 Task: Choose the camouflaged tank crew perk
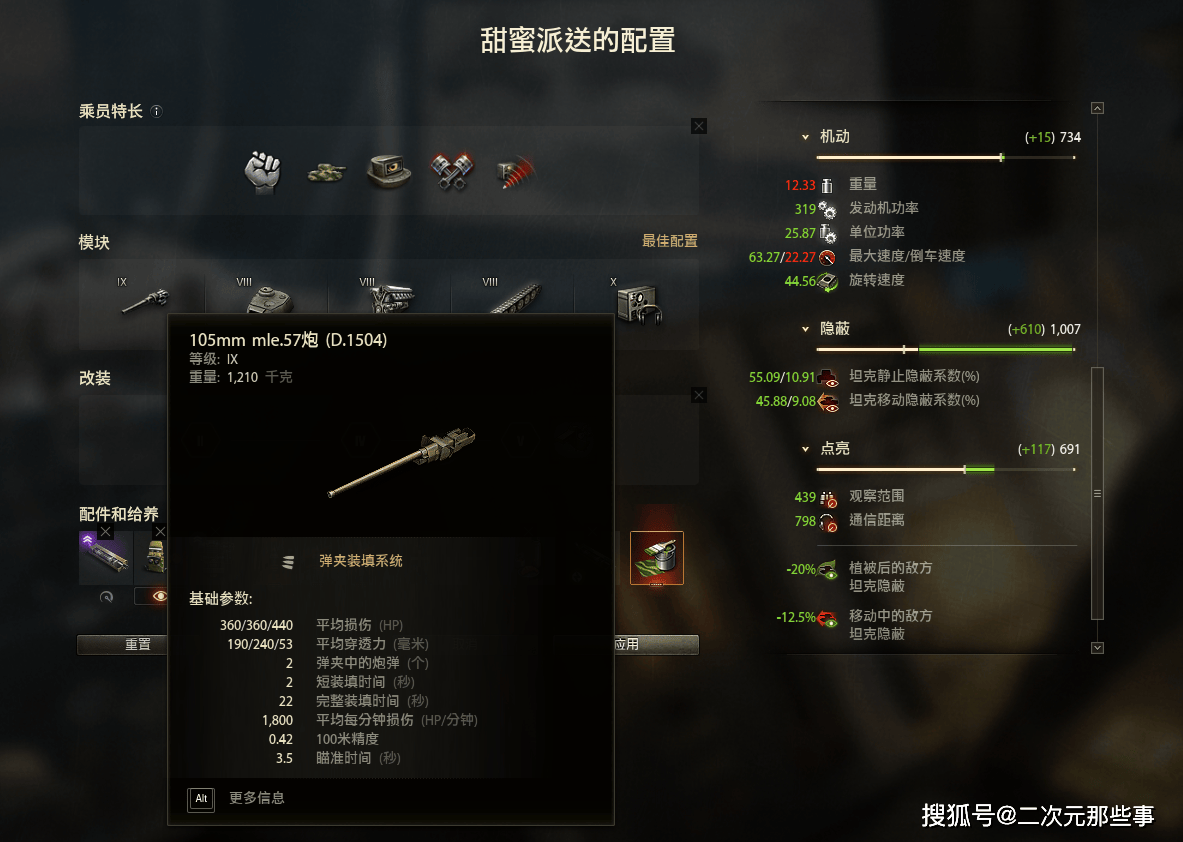coord(325,173)
